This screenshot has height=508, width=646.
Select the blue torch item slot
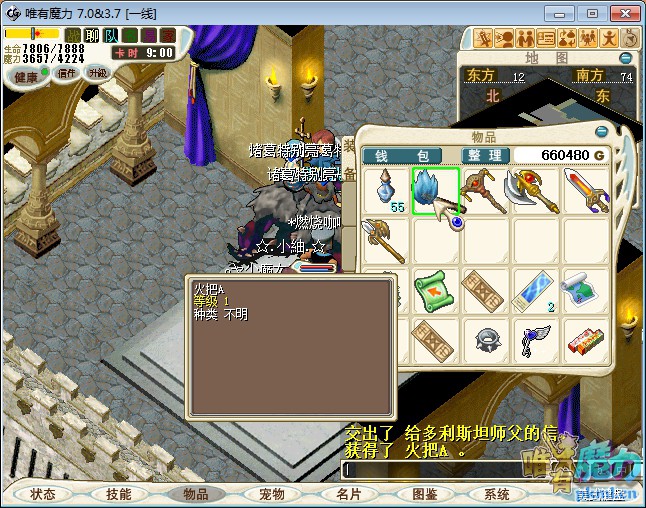(435, 190)
